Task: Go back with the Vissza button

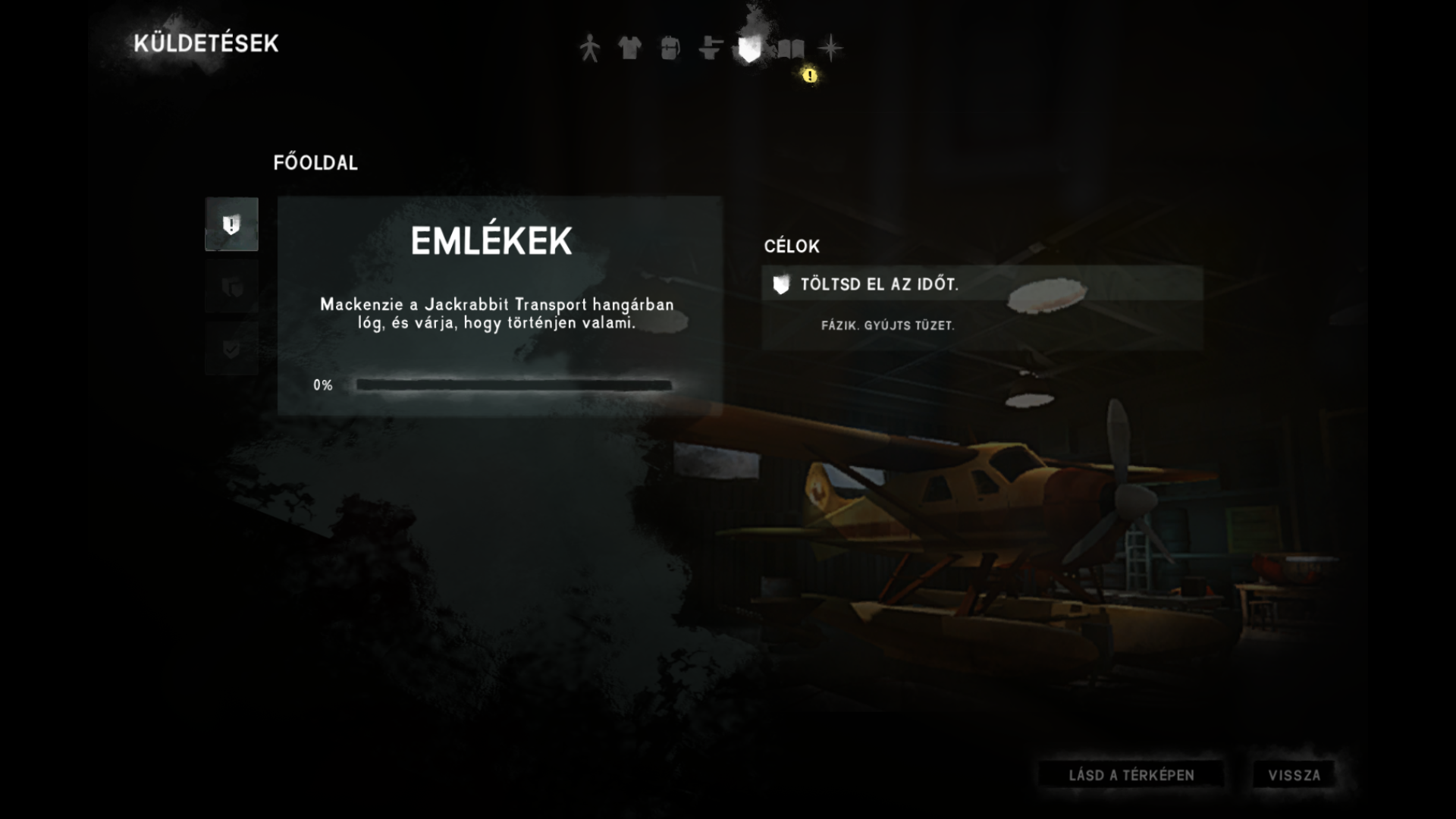Action: pyautogui.click(x=1294, y=775)
